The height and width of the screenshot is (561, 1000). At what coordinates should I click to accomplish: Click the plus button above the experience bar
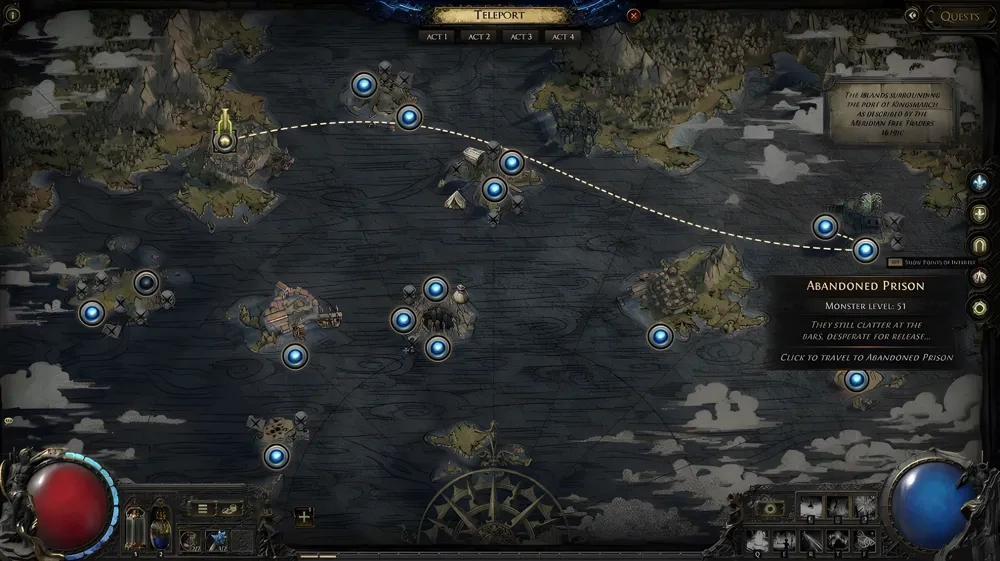[304, 516]
